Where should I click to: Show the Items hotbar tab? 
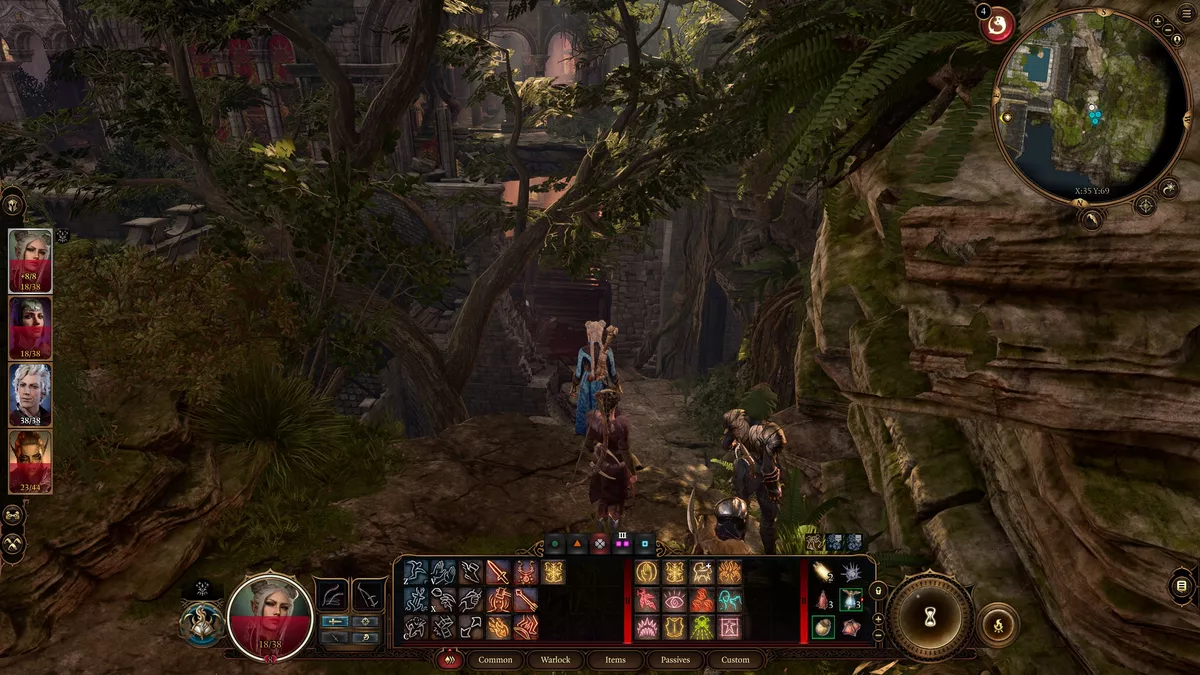coord(615,660)
